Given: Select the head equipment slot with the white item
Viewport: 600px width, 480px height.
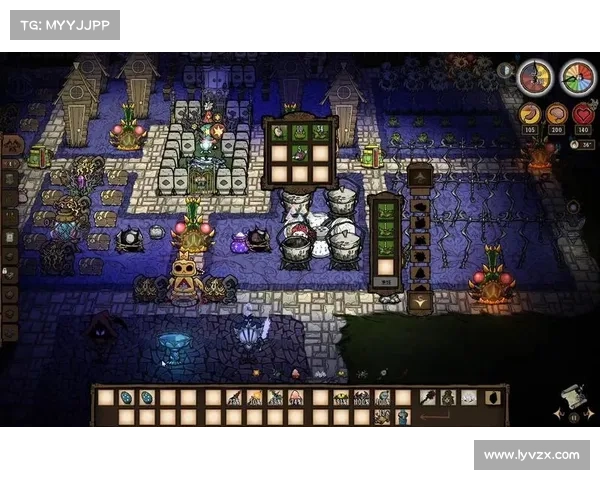Looking at the screenshot, I should tap(469, 397).
